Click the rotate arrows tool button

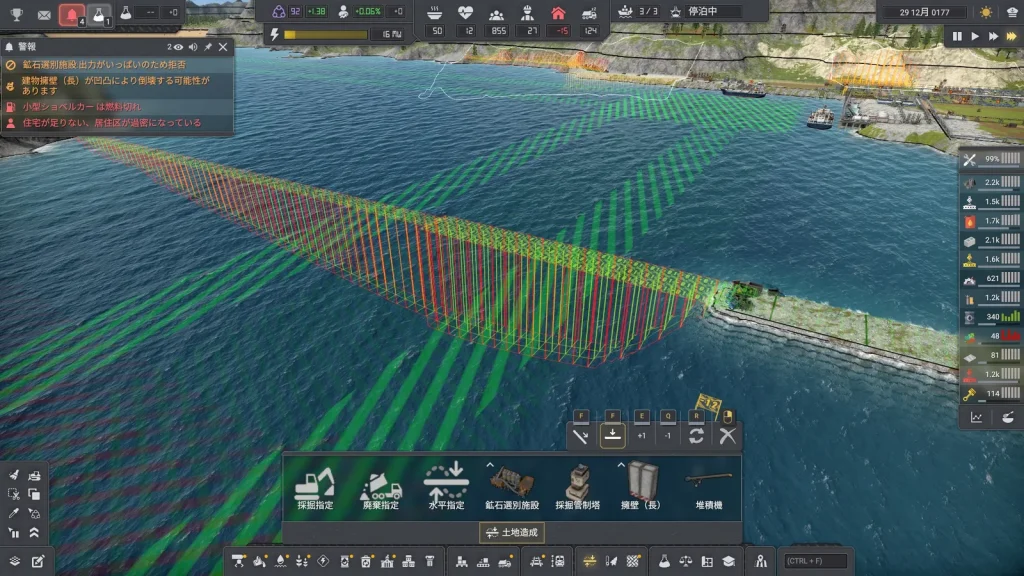pyautogui.click(x=697, y=435)
